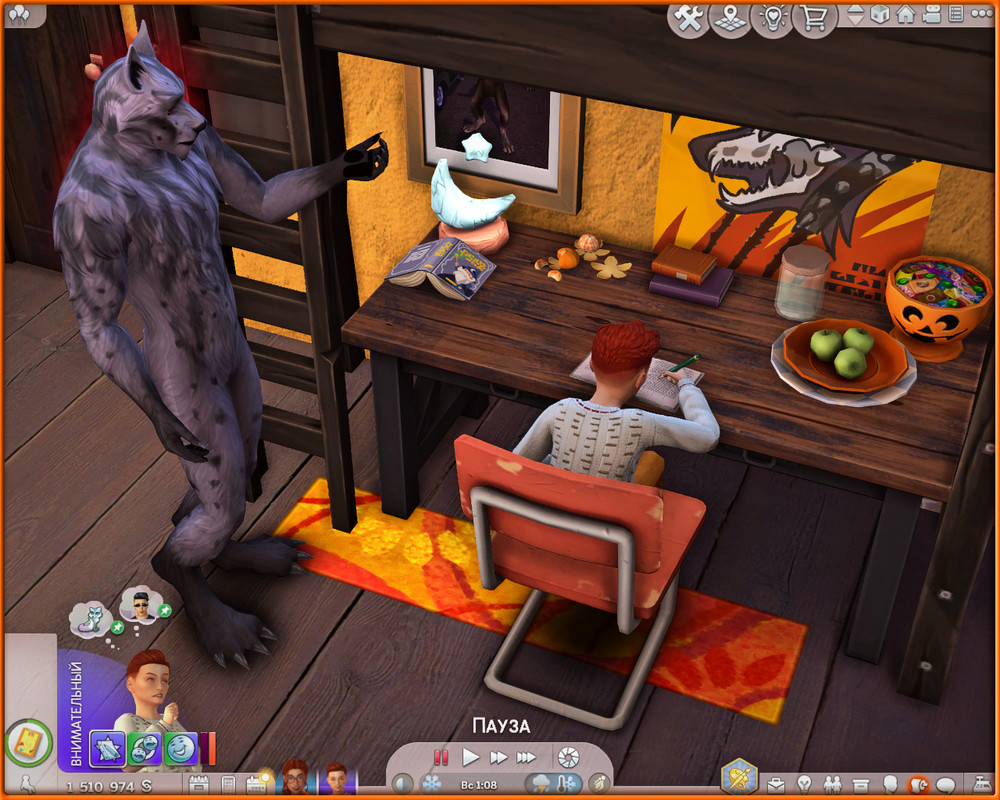The width and height of the screenshot is (1000, 800).
Task: Resume game at normal play speed
Action: (x=470, y=757)
